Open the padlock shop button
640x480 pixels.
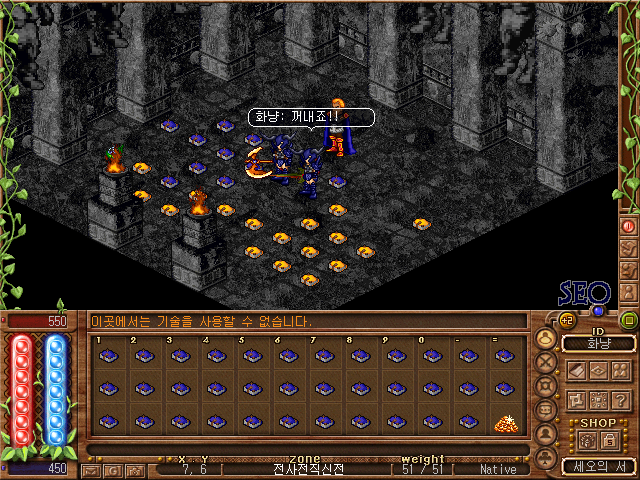[609, 440]
